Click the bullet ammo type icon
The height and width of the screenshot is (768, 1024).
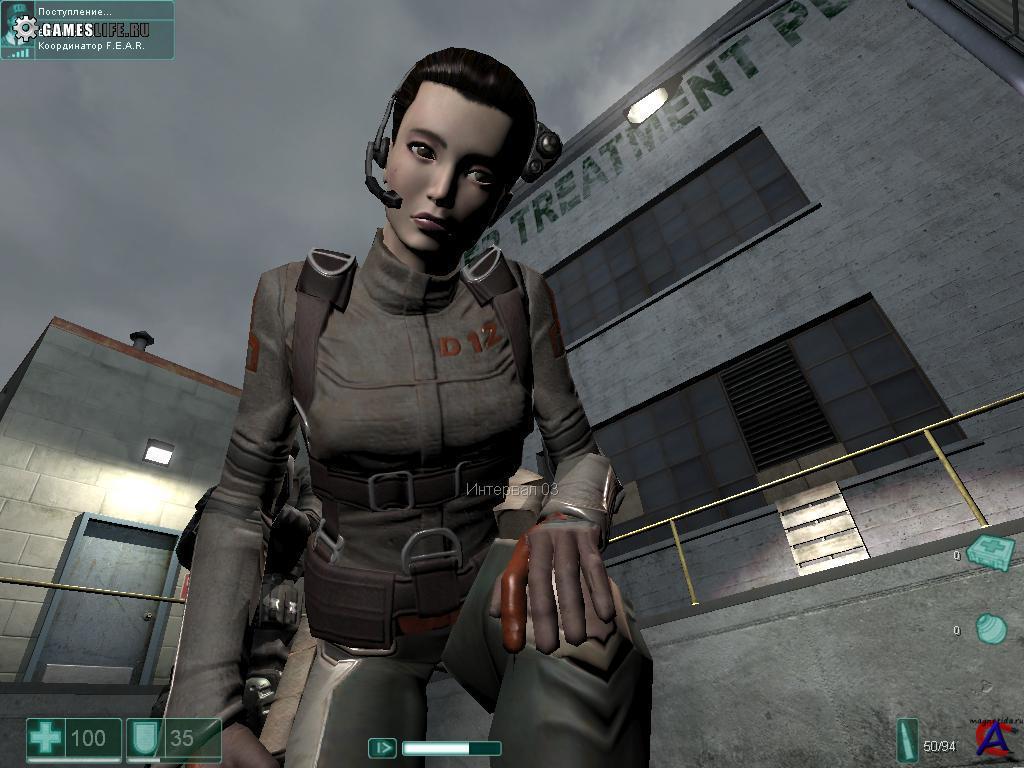[909, 741]
